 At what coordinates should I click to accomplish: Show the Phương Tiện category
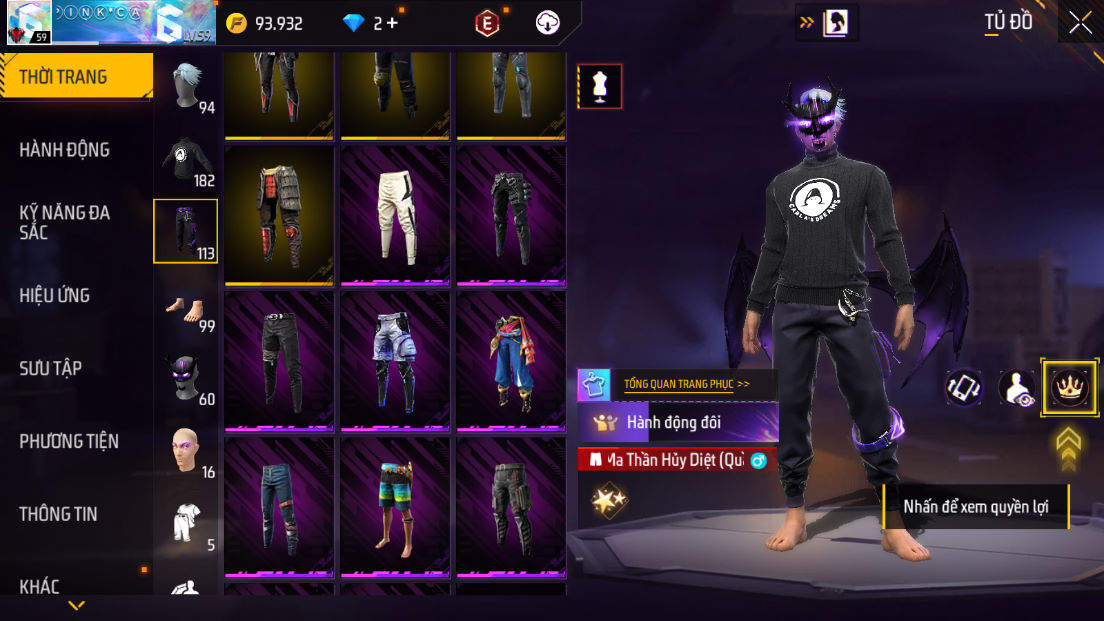tap(69, 441)
